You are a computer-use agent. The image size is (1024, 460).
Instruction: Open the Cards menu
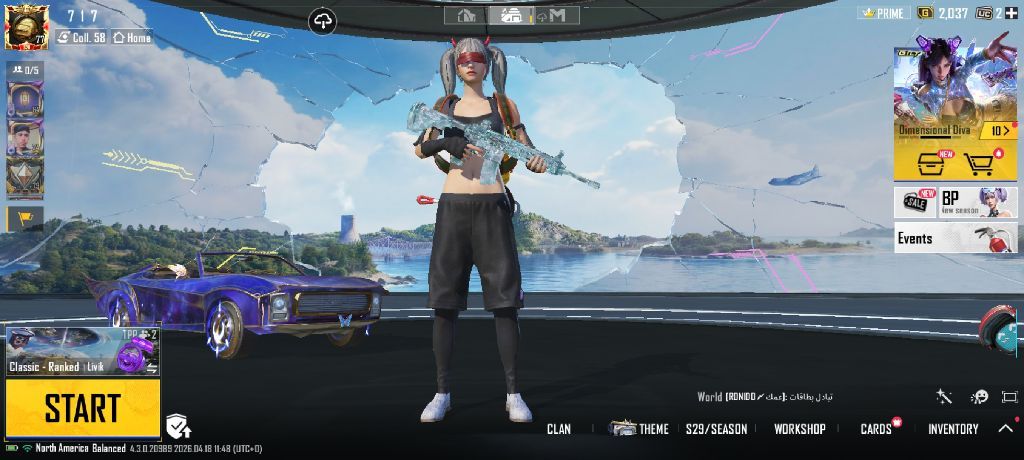coord(876,429)
